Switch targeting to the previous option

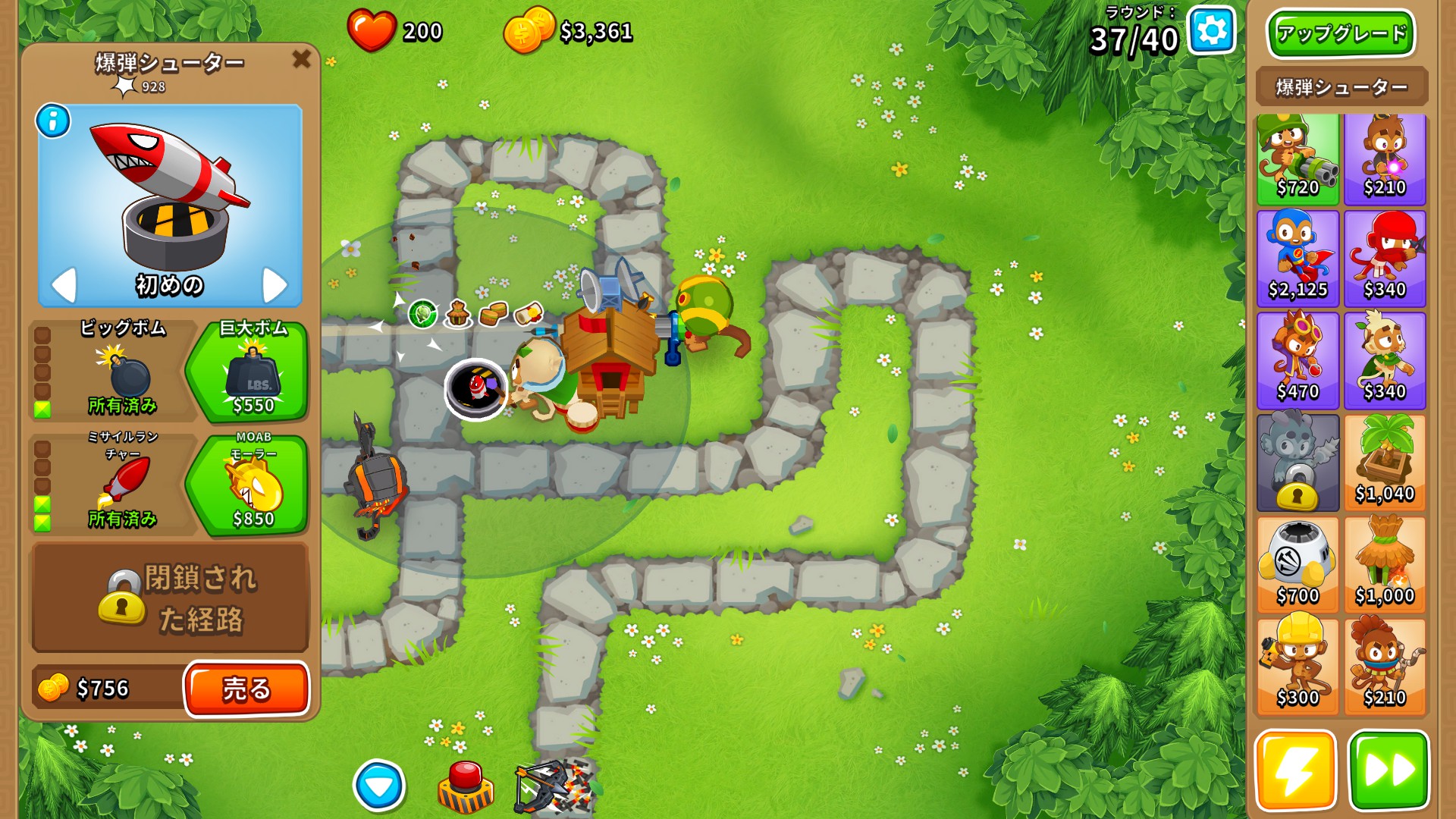64,285
